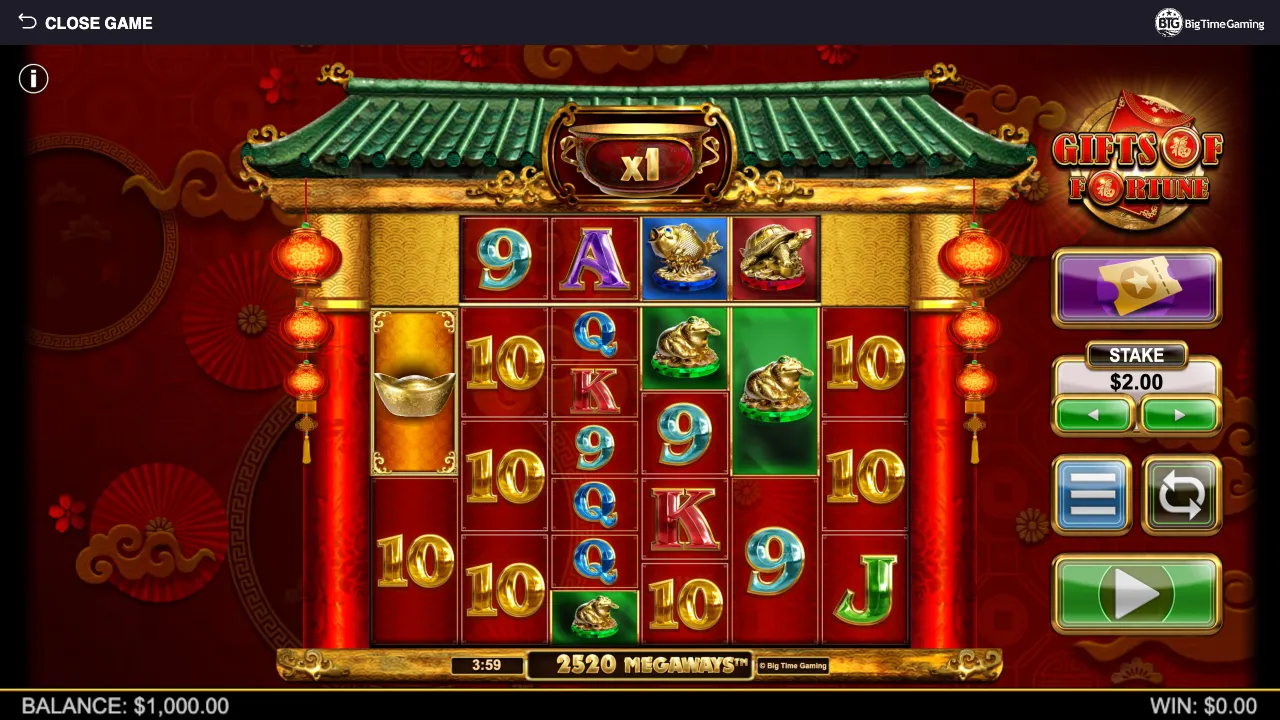Click the $2.00 stake amount display
This screenshot has height=720, width=1280.
[x=1136, y=382]
